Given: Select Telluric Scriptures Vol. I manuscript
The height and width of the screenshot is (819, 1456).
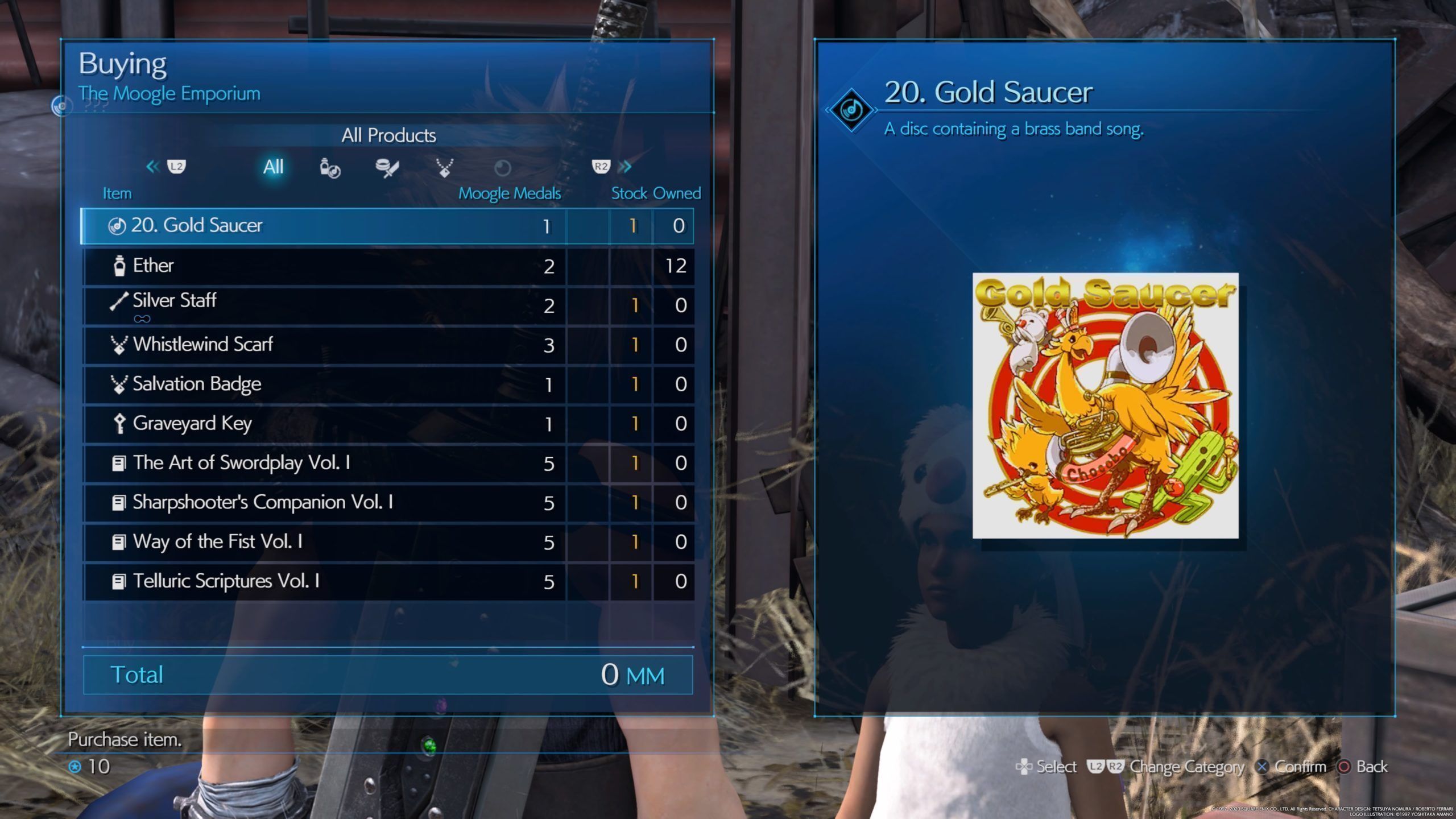Looking at the screenshot, I should [x=387, y=581].
